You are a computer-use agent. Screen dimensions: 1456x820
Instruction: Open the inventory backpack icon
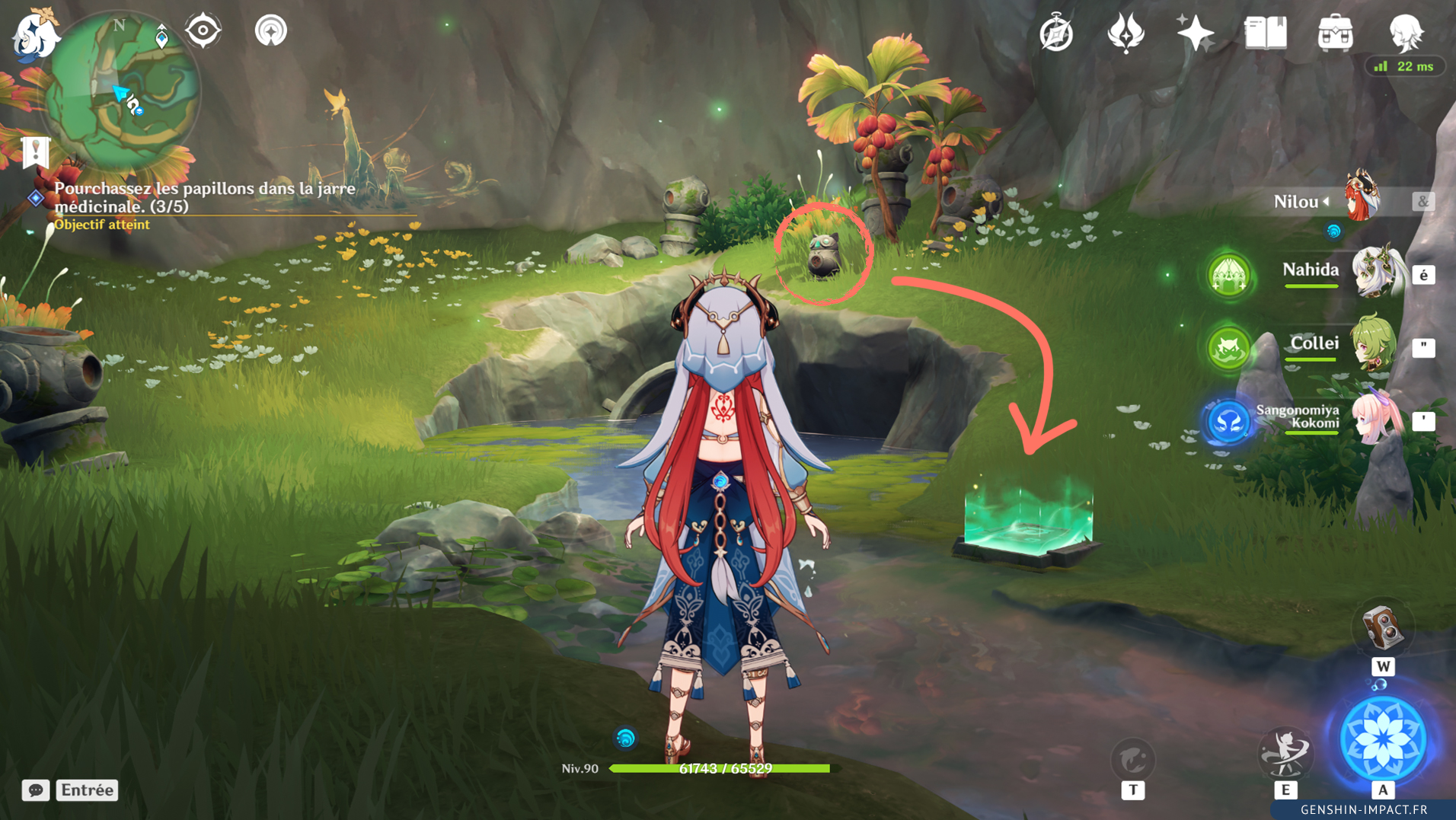1335,34
